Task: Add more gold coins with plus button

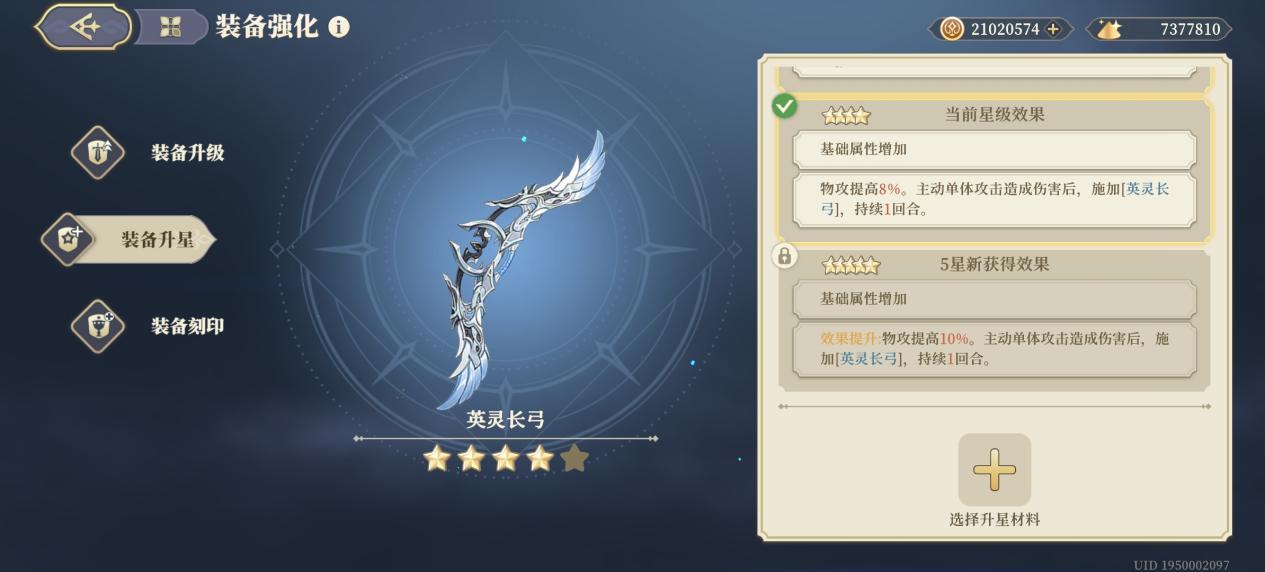Action: (x=1053, y=29)
